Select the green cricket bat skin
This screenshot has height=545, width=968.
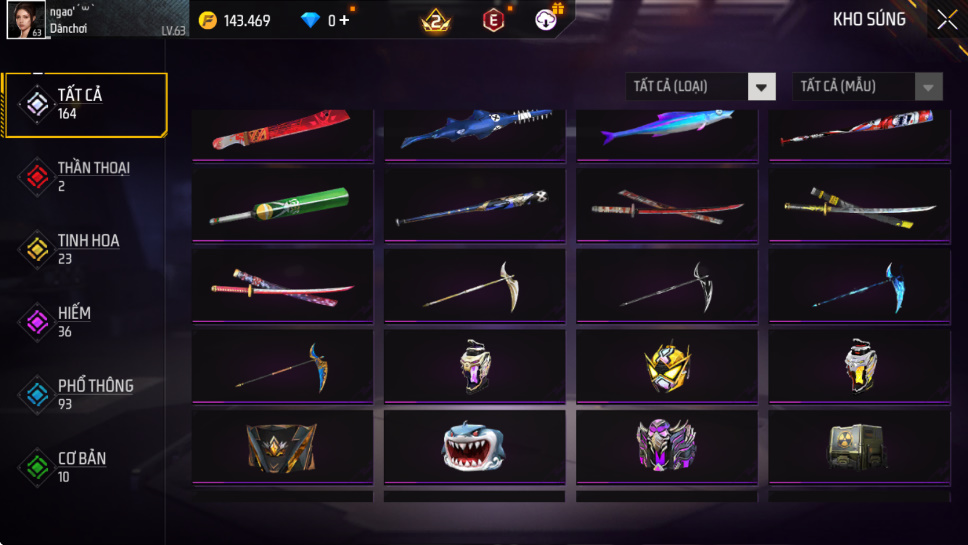coord(281,204)
